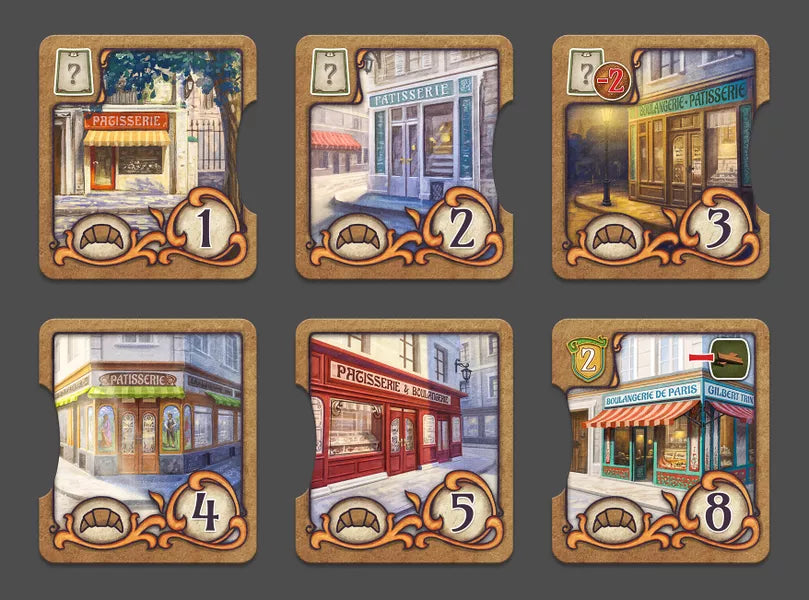The image size is (809, 600).
Task: Select the Patisserie tile numbered 1
Action: point(147,157)
